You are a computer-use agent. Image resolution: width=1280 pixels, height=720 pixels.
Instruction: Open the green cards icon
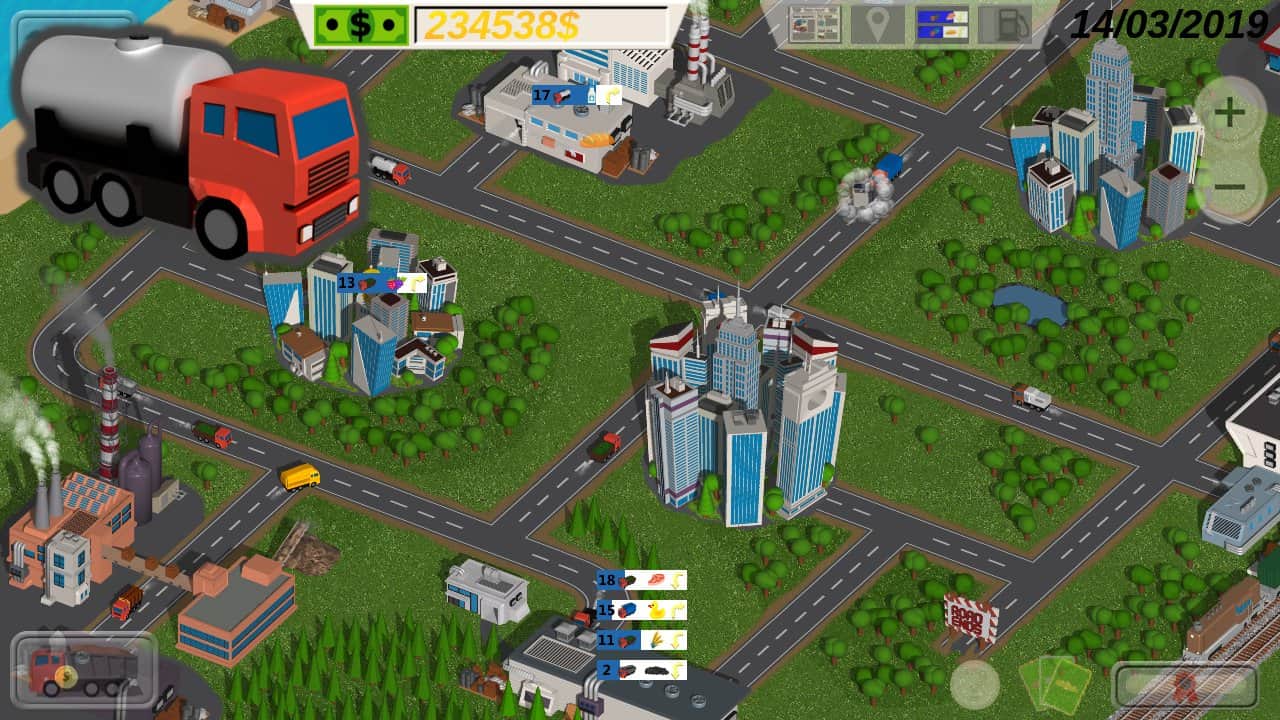1054,684
